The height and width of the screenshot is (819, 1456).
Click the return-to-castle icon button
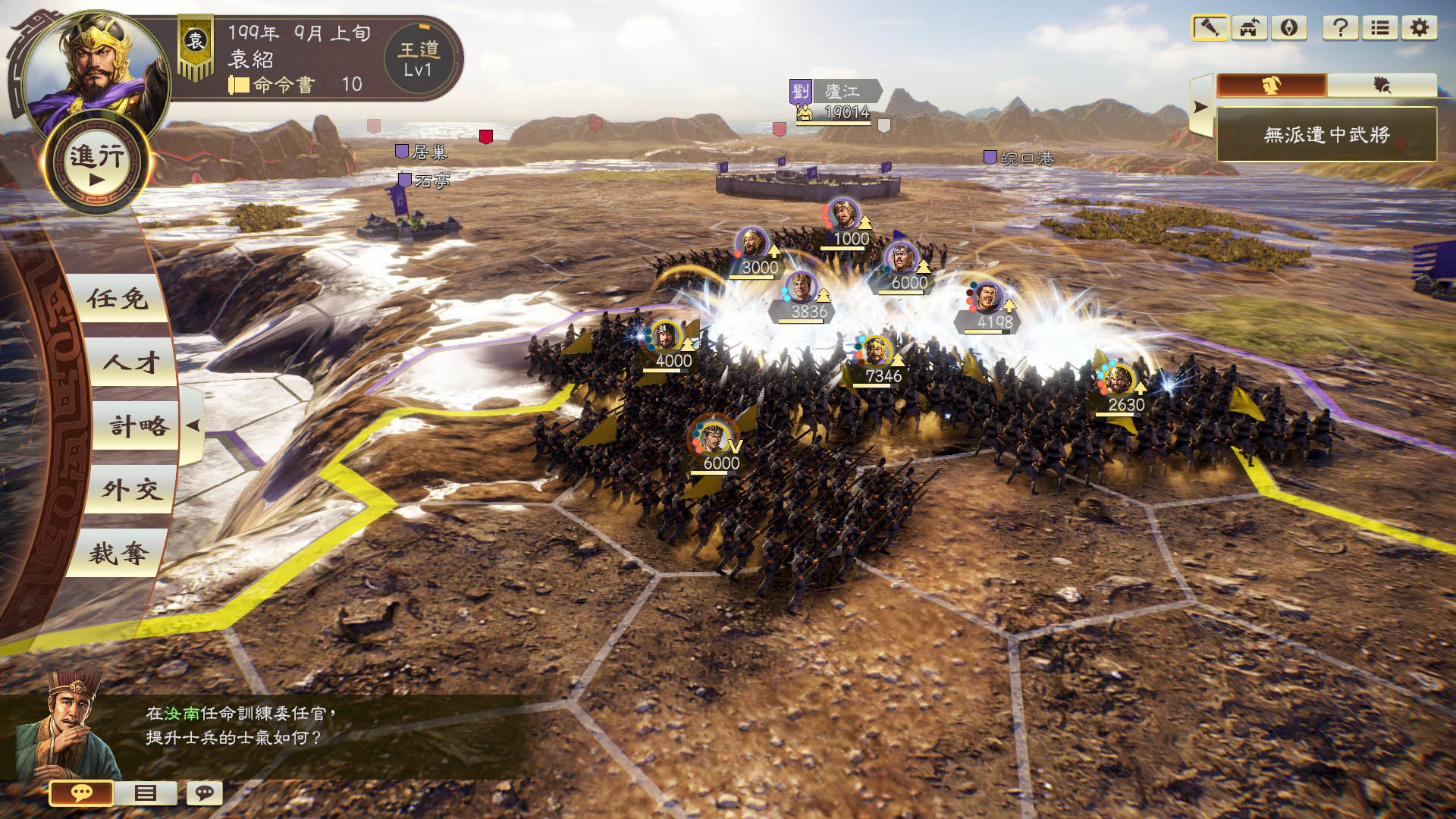(1249, 28)
